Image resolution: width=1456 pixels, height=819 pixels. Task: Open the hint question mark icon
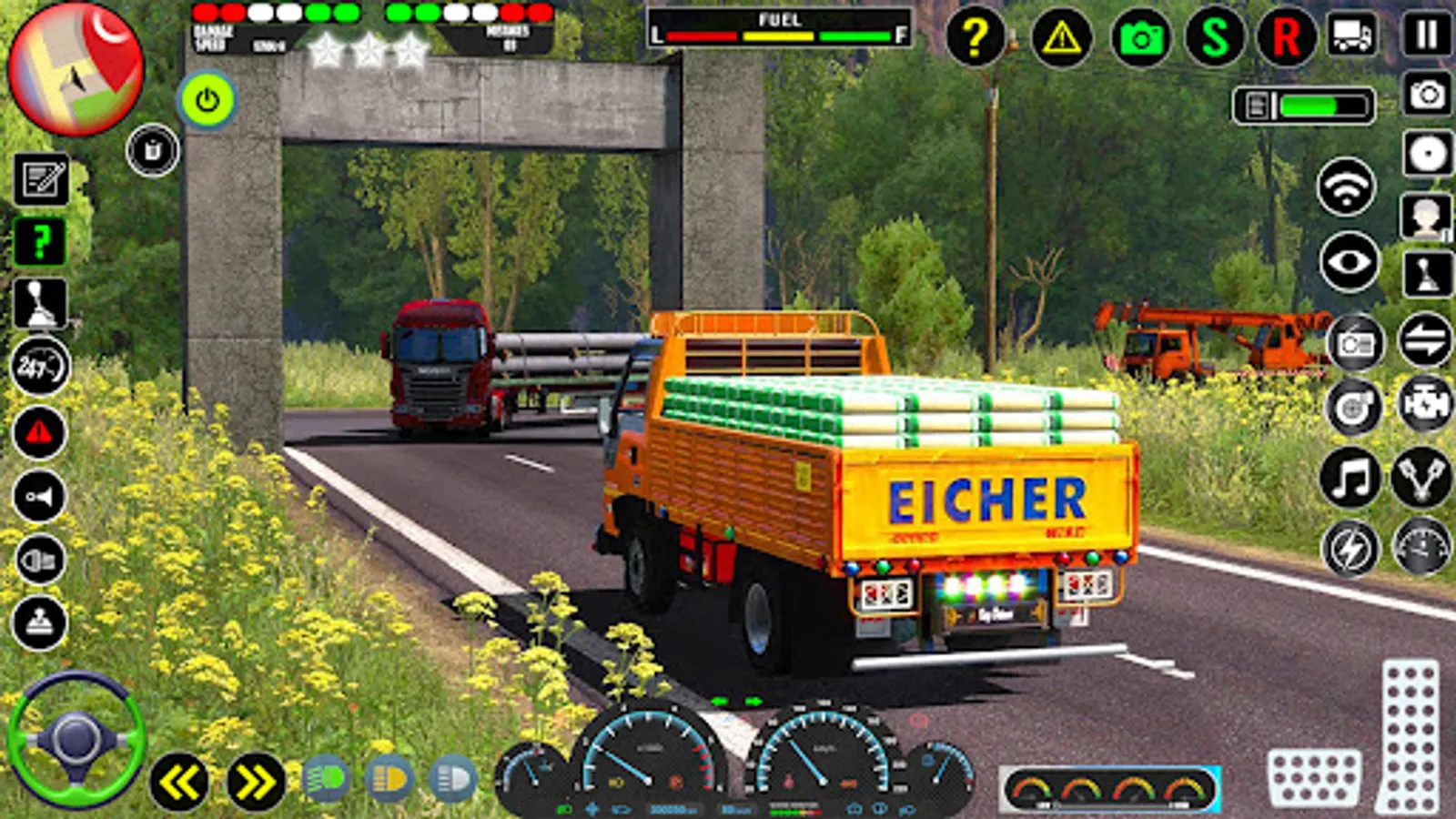pyautogui.click(x=976, y=38)
